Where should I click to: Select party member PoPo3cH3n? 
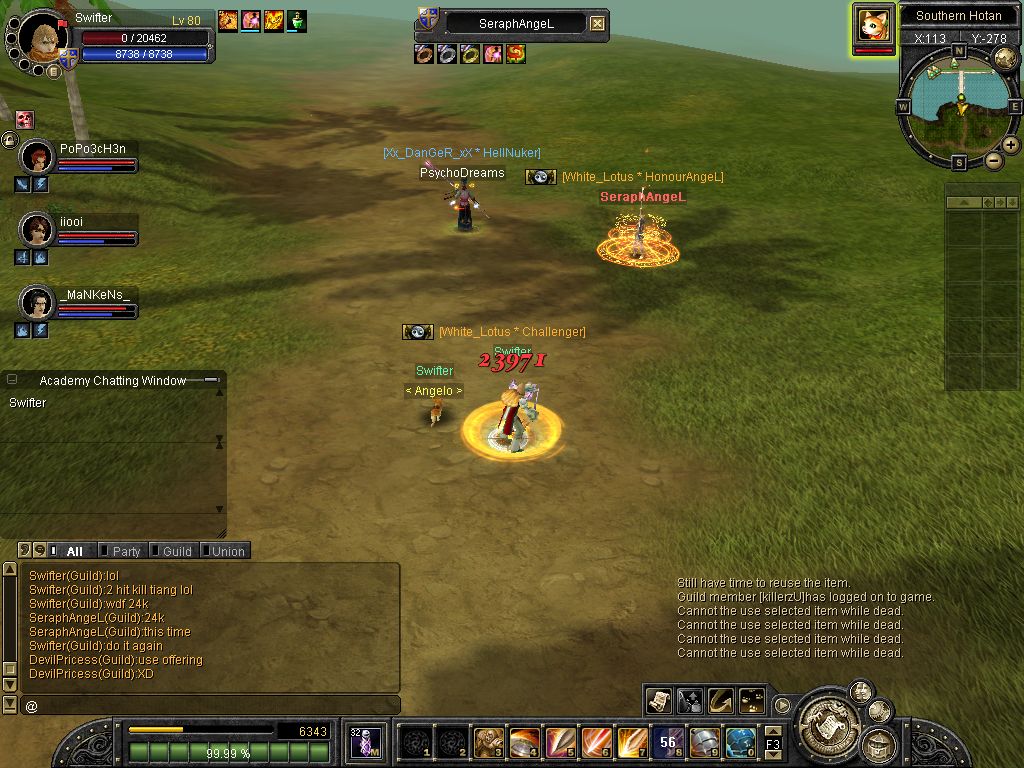(x=37, y=157)
